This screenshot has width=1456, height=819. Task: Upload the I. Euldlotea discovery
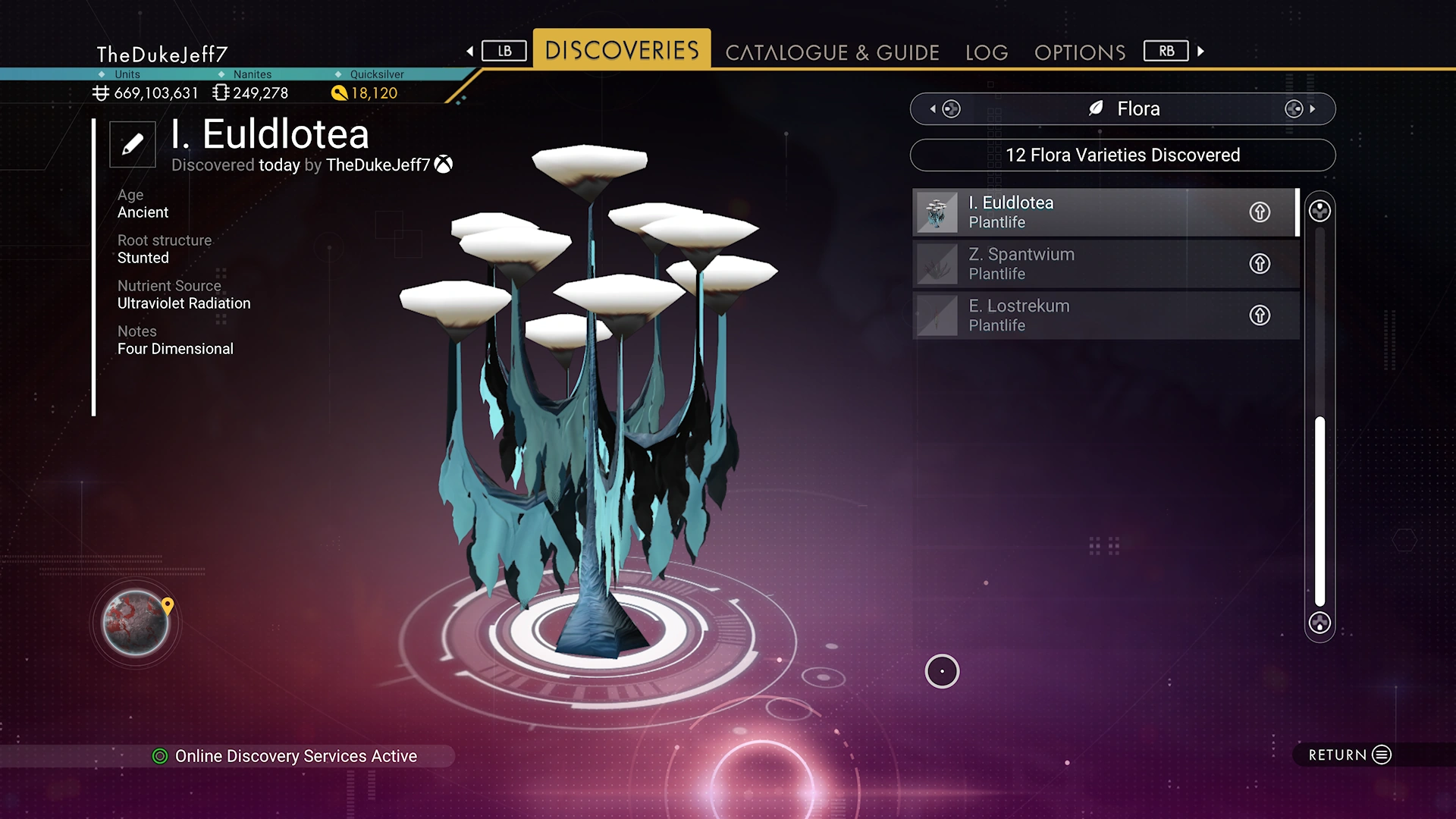1260,212
